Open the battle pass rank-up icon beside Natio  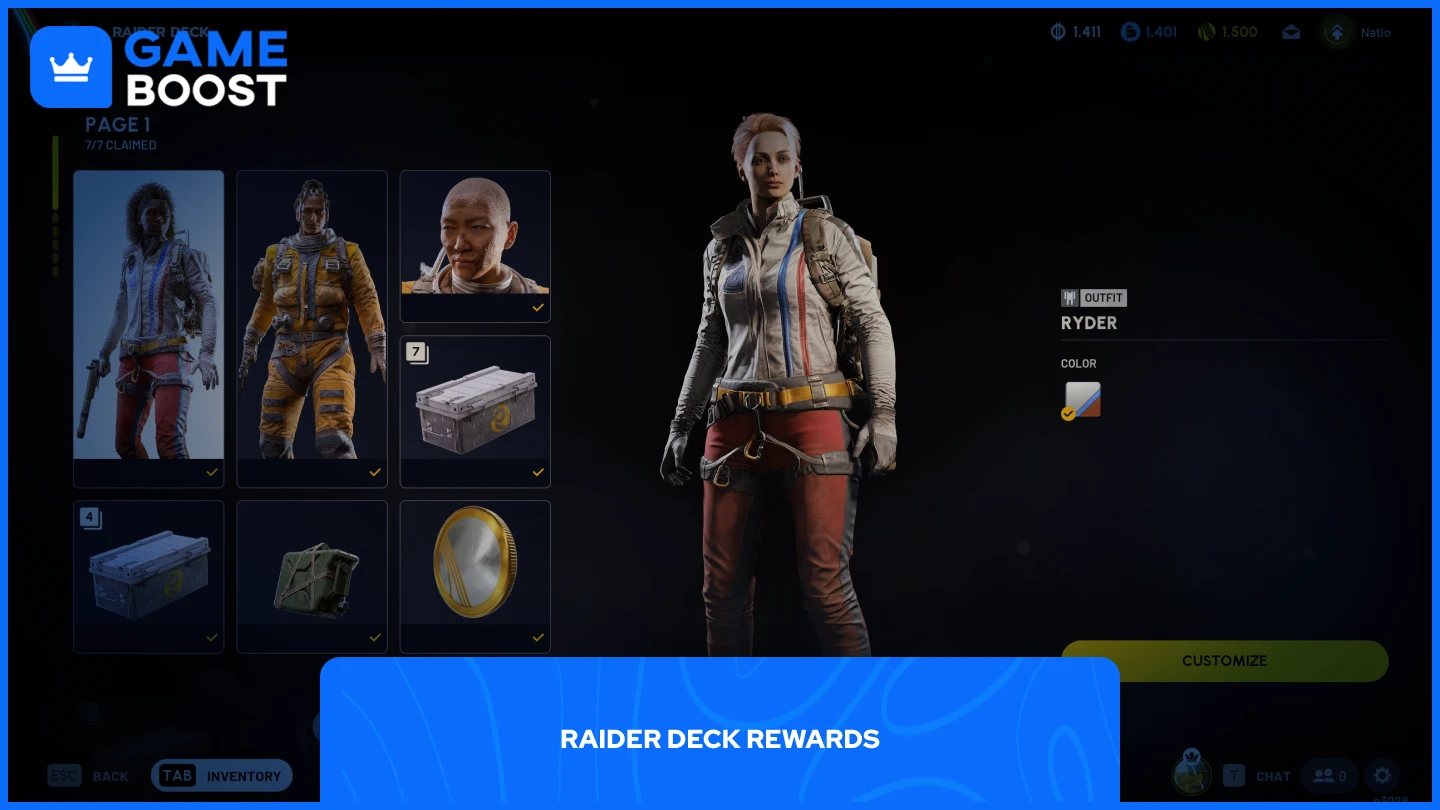click(1337, 32)
